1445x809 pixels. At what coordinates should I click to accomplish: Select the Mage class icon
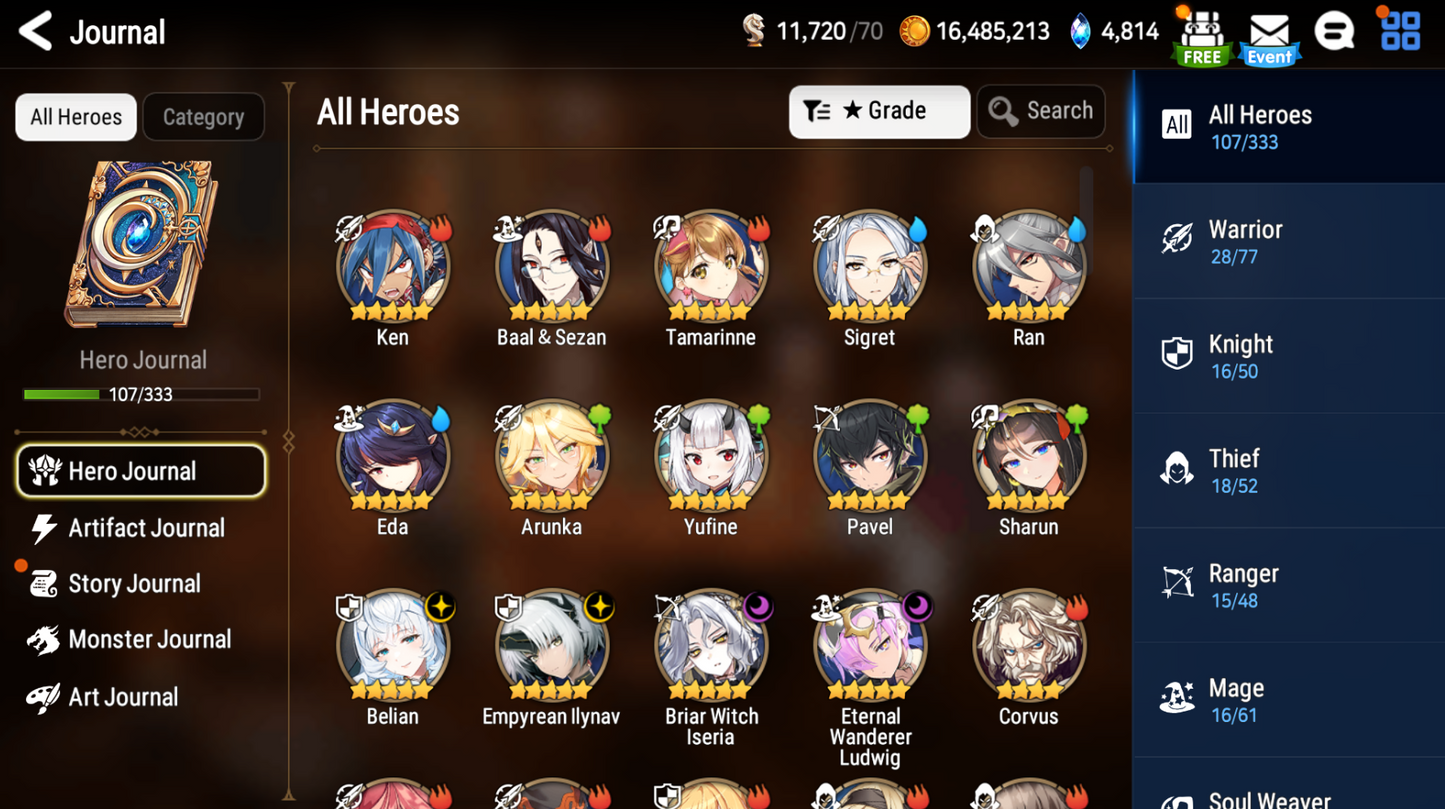[1178, 698]
